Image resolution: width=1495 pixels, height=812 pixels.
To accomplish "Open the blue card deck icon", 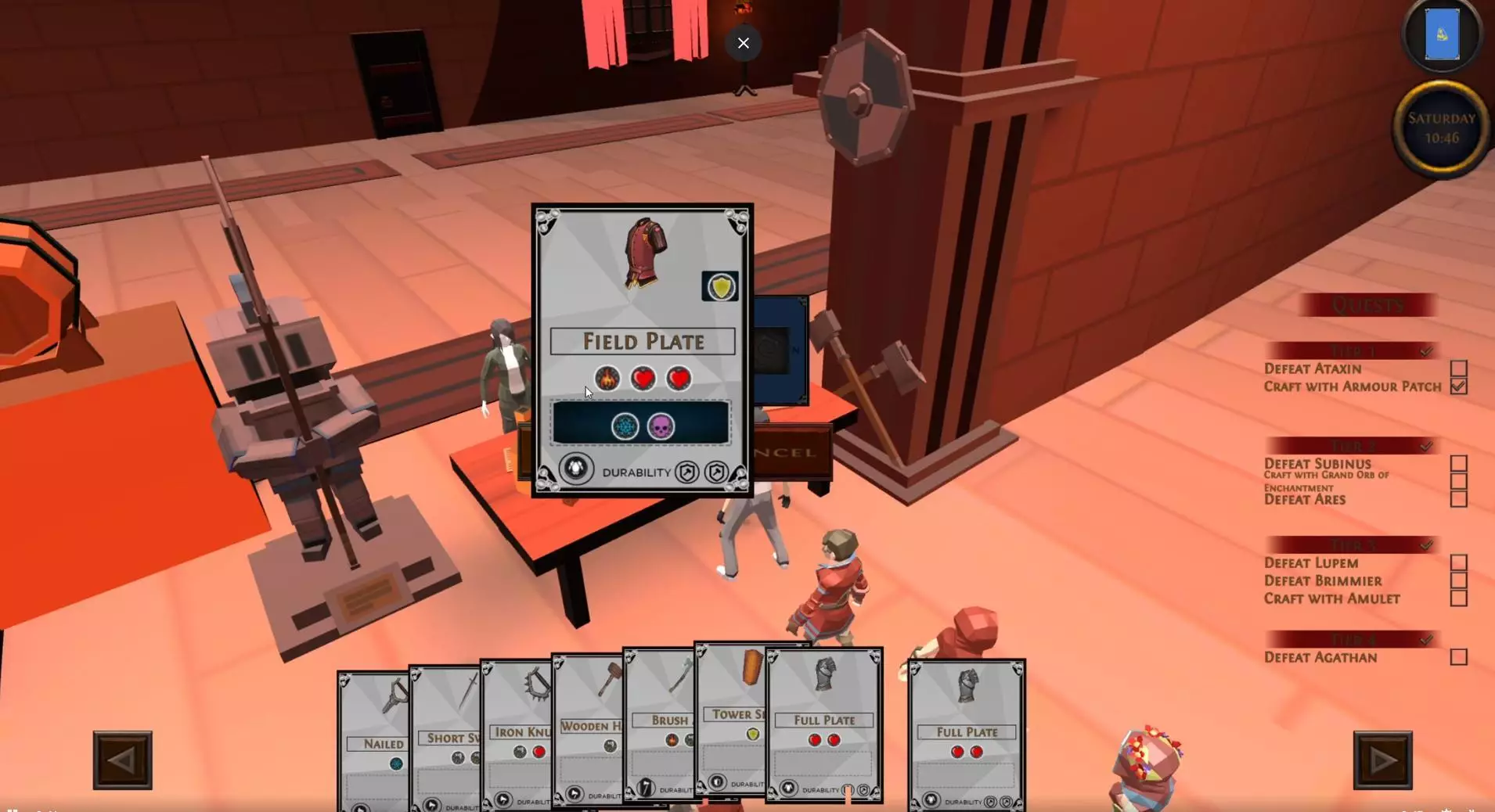I will 1442,35.
